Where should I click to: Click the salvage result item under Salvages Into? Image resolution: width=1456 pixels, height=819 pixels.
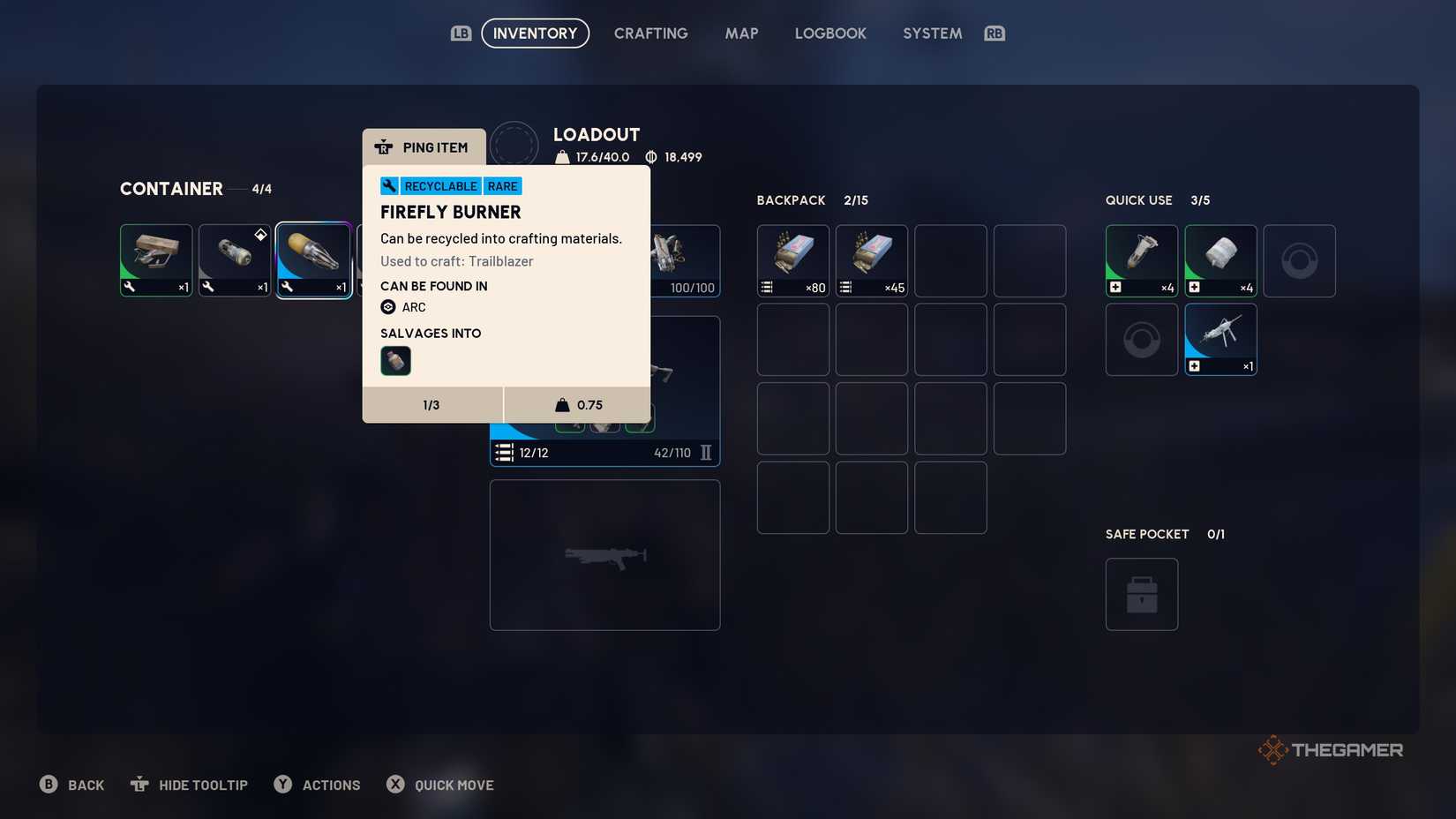[x=394, y=360]
